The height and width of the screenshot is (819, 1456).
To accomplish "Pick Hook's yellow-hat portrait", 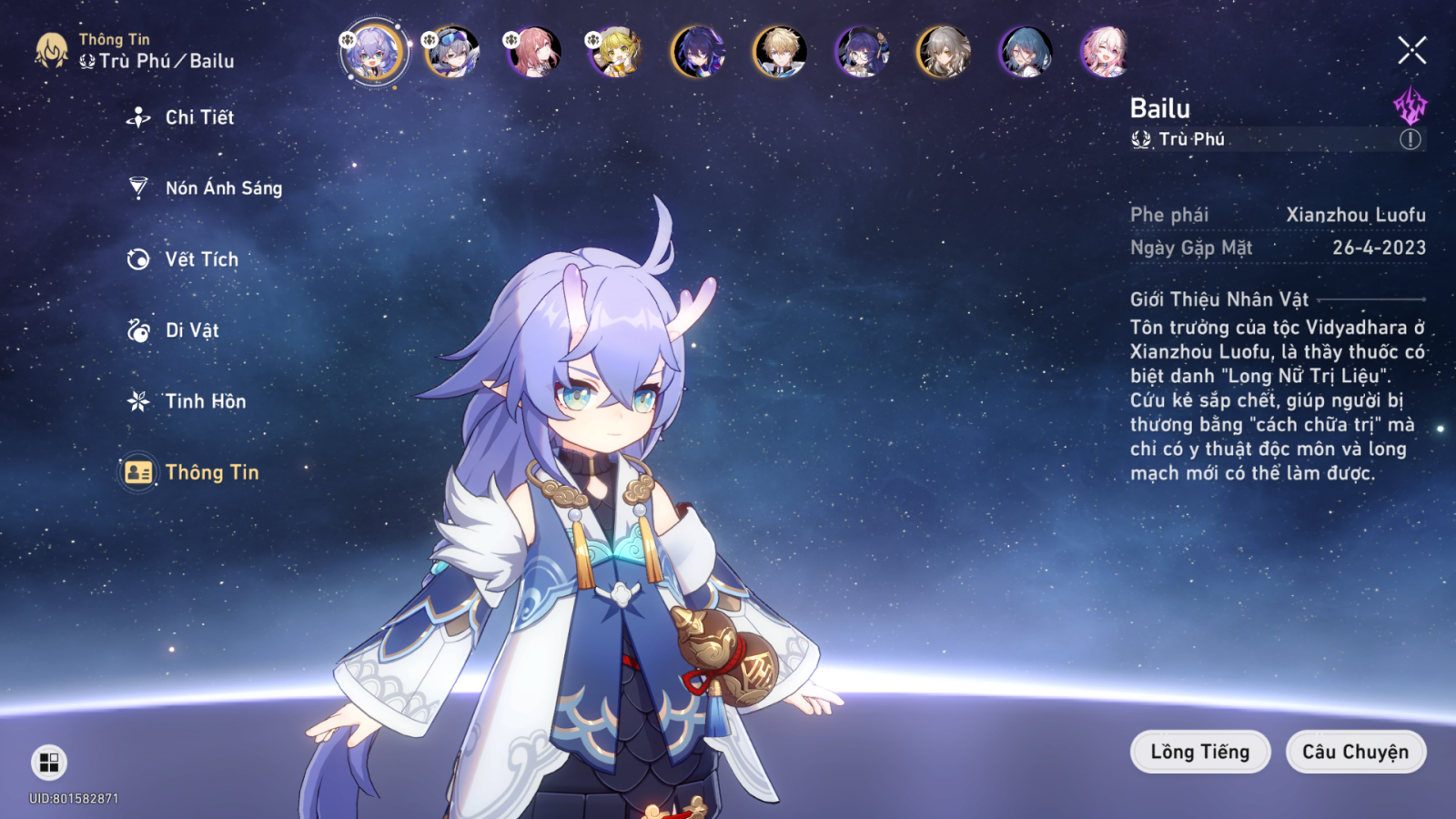I will click(616, 52).
